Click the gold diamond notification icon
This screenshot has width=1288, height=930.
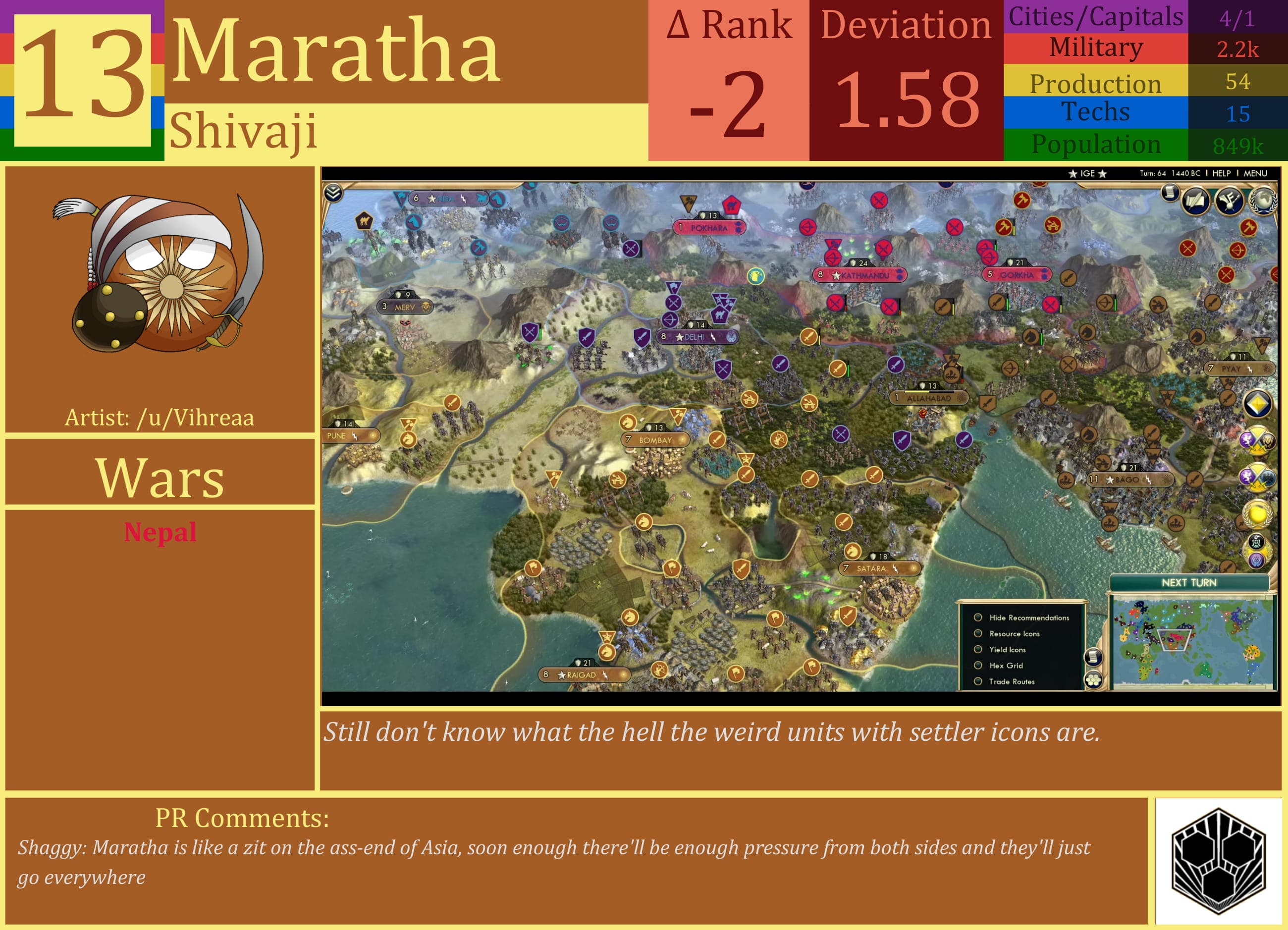1257,403
